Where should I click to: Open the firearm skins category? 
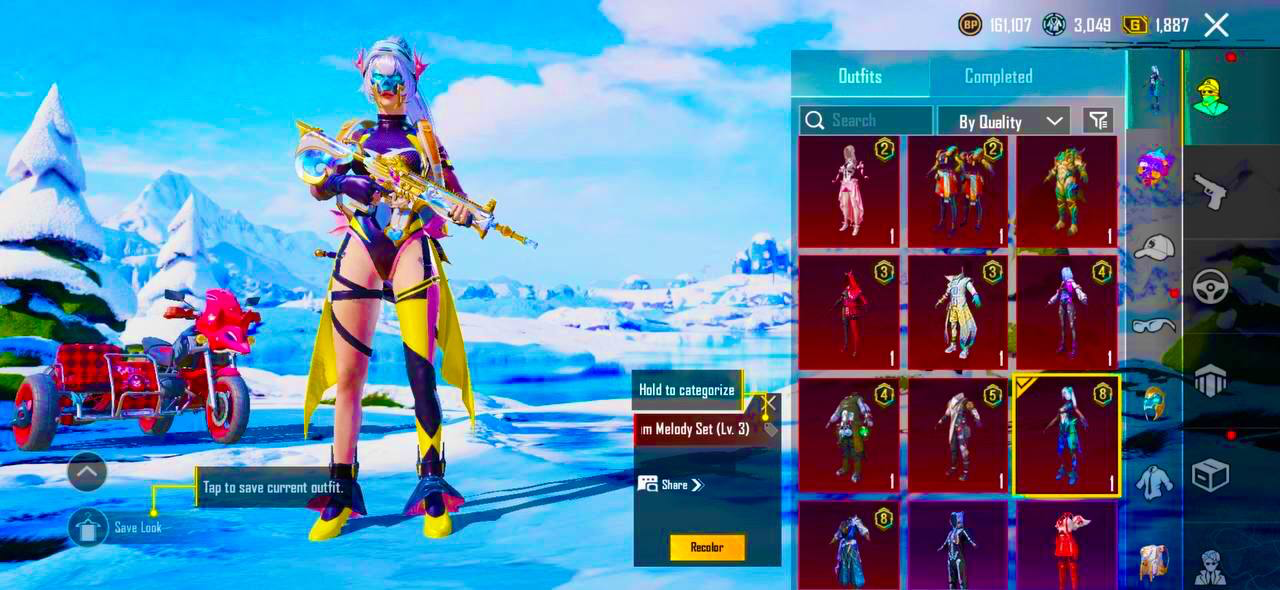click(1210, 190)
